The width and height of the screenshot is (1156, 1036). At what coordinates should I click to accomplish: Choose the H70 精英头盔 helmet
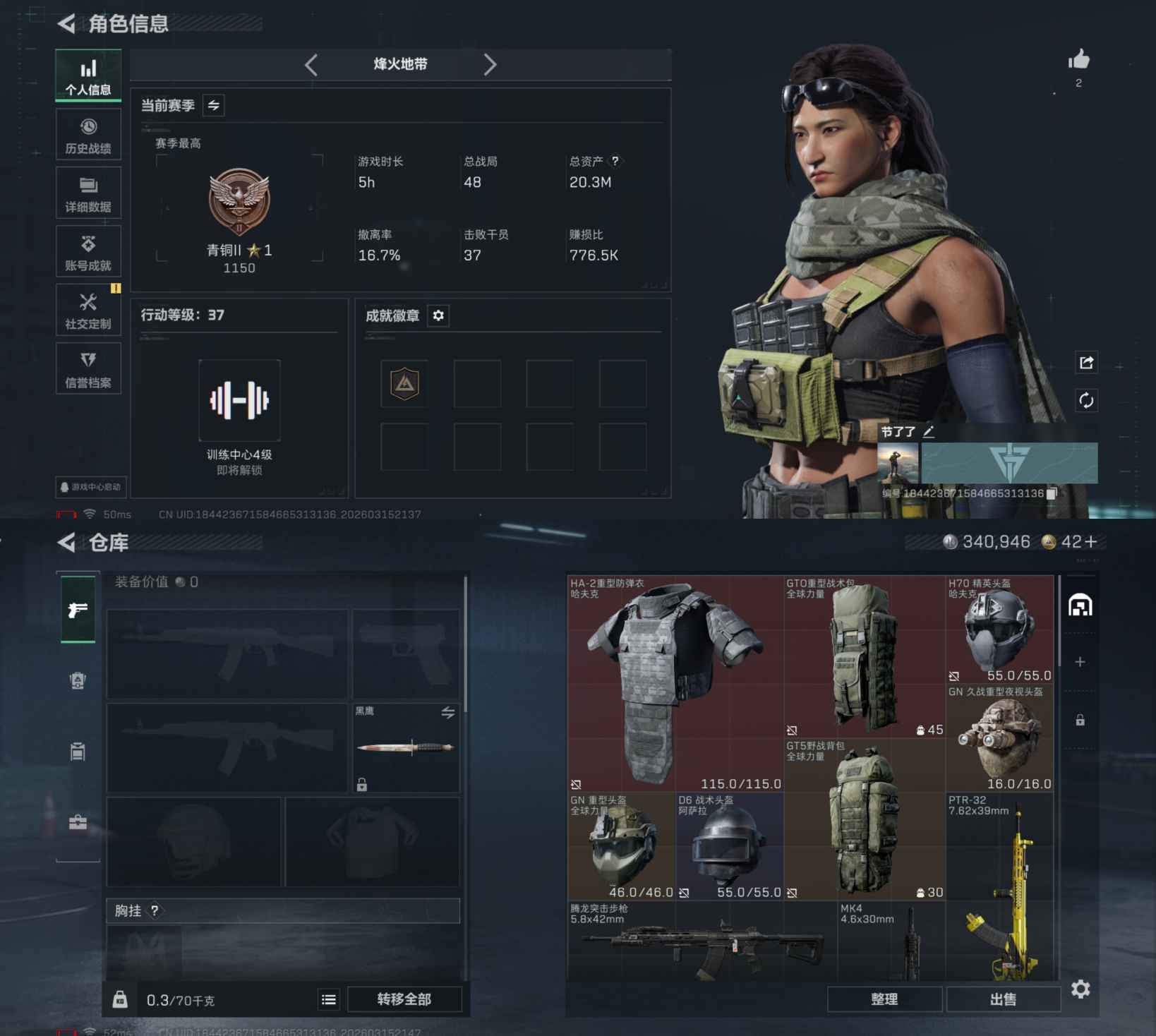pos(999,630)
